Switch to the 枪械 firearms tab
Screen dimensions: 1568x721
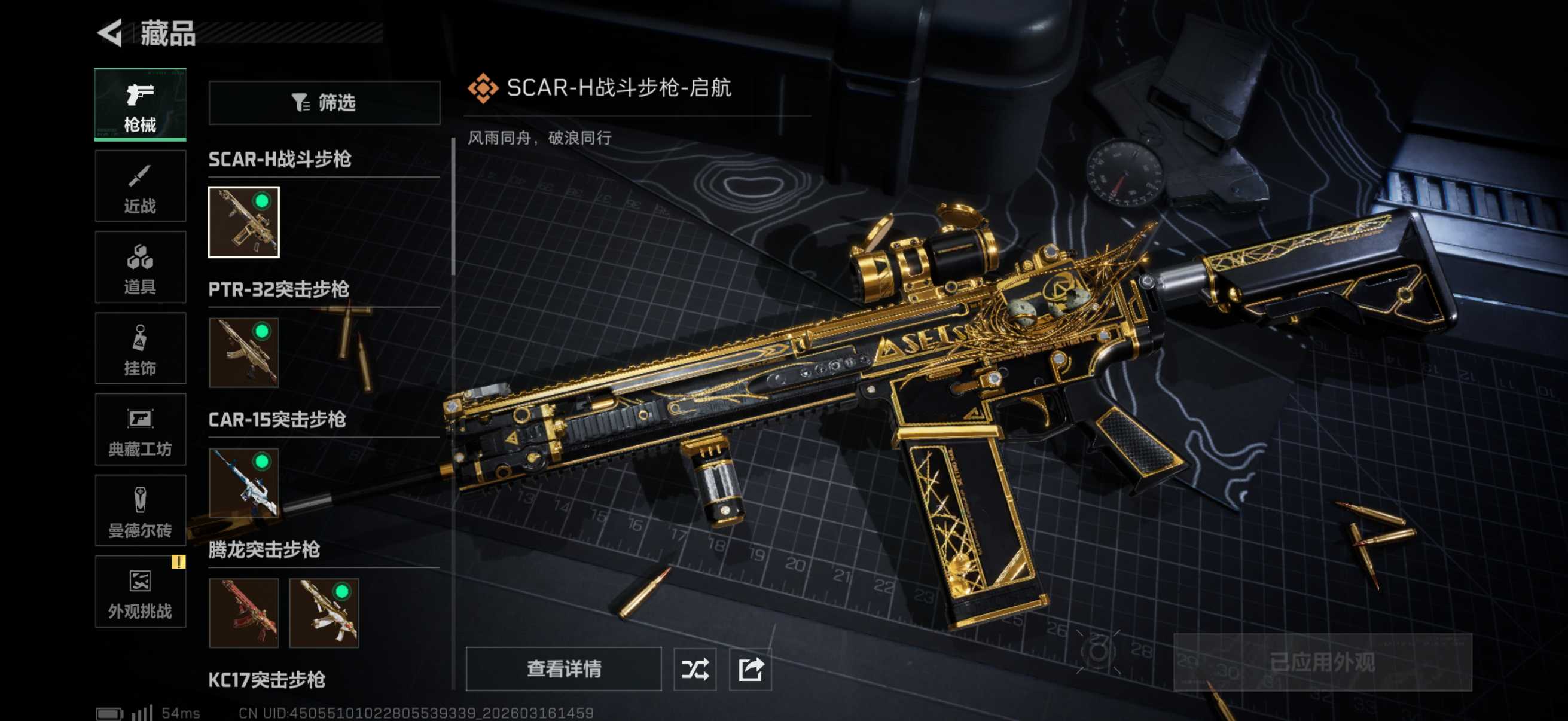click(x=140, y=105)
